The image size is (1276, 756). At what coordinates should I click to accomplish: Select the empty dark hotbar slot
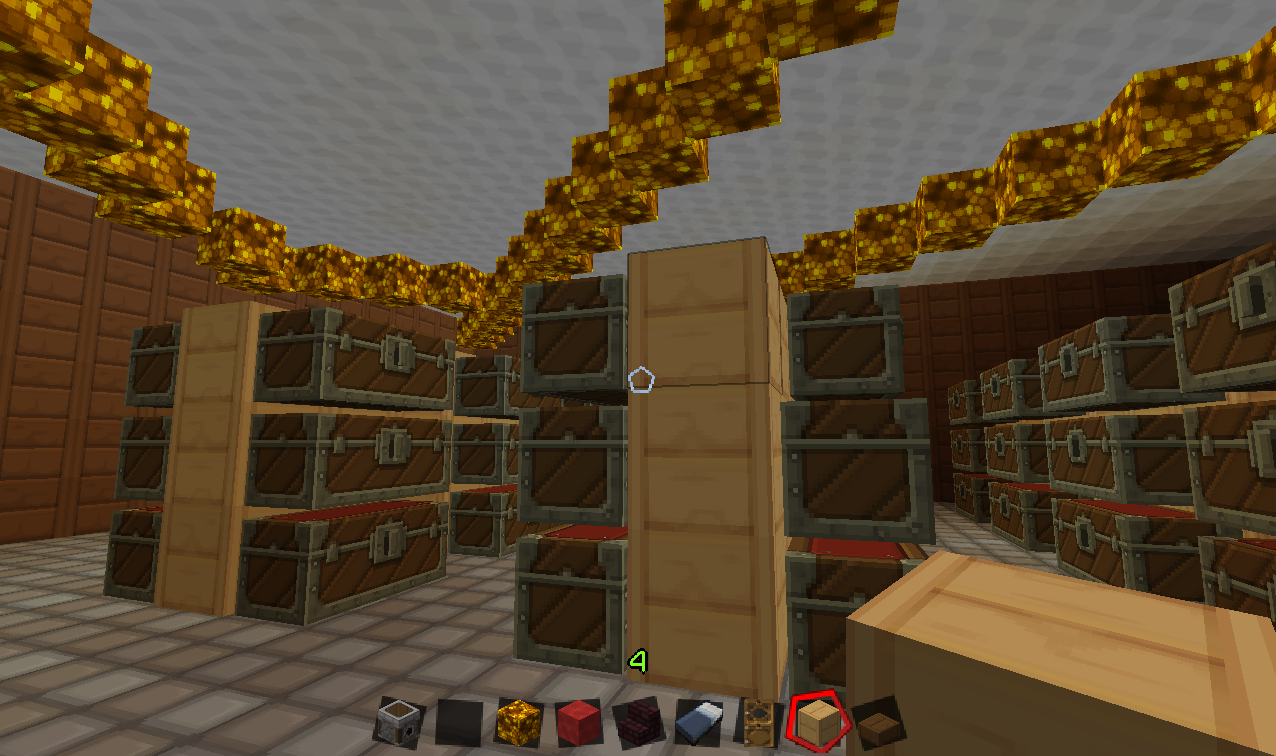tap(459, 722)
